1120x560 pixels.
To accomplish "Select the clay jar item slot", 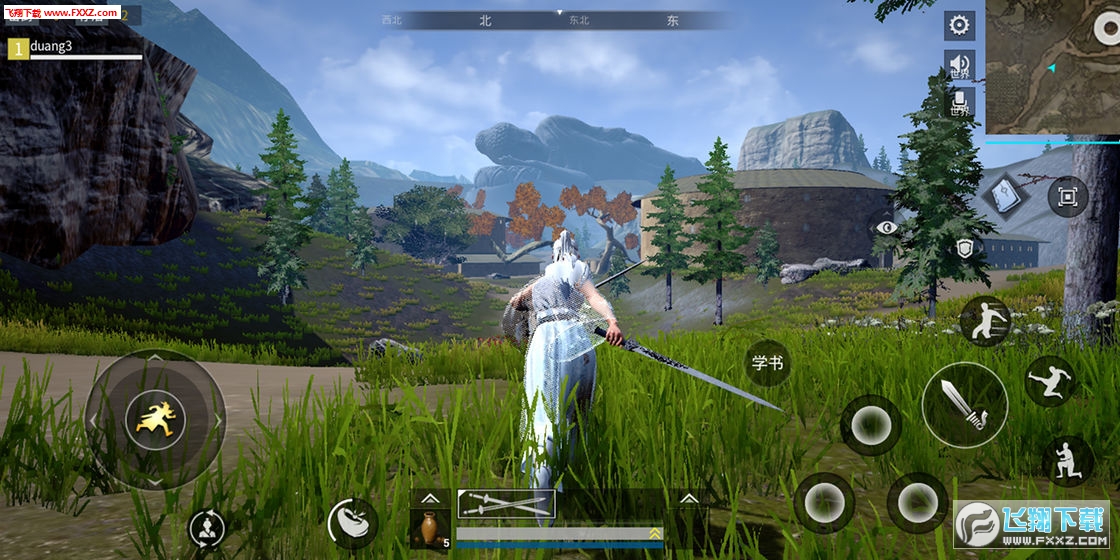I will (429, 527).
